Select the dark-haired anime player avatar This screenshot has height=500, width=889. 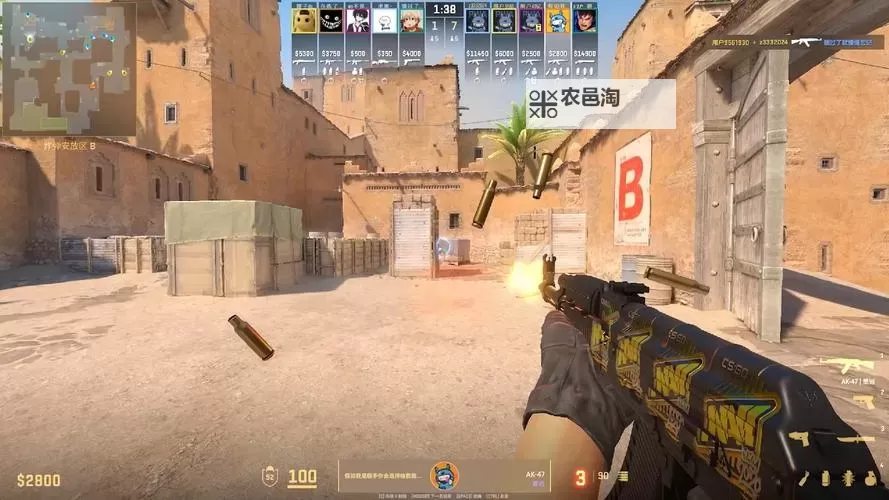[358, 21]
